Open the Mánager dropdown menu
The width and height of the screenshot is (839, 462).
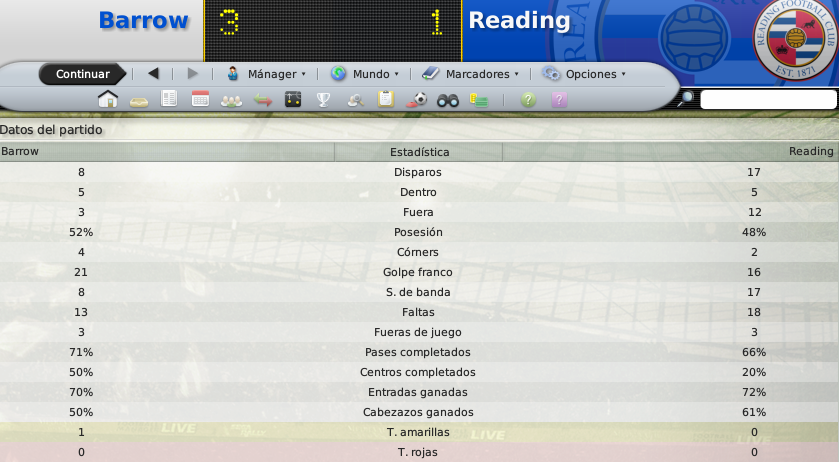pyautogui.click(x=266, y=74)
